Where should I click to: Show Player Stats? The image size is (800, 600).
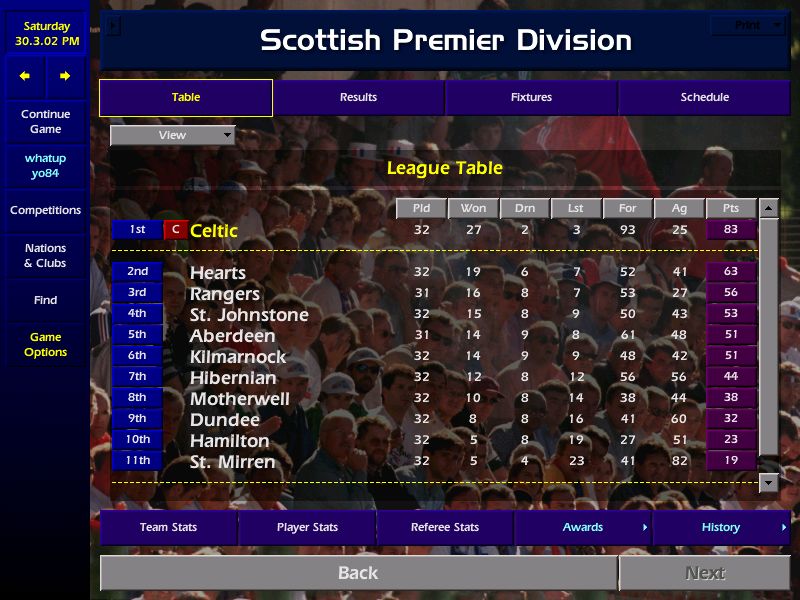point(306,528)
